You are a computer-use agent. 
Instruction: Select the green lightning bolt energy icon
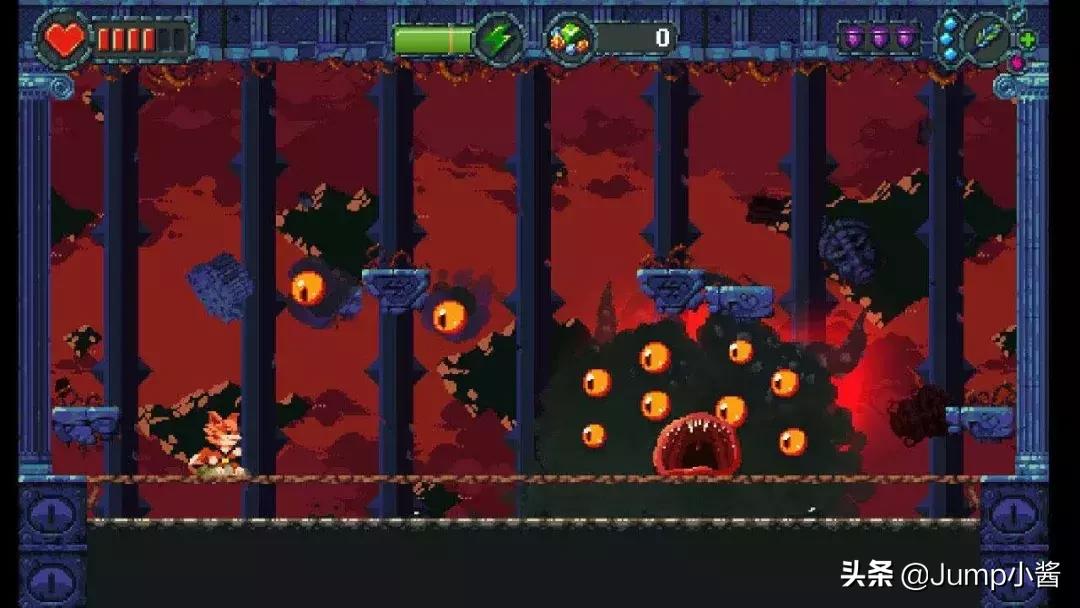click(x=497, y=39)
